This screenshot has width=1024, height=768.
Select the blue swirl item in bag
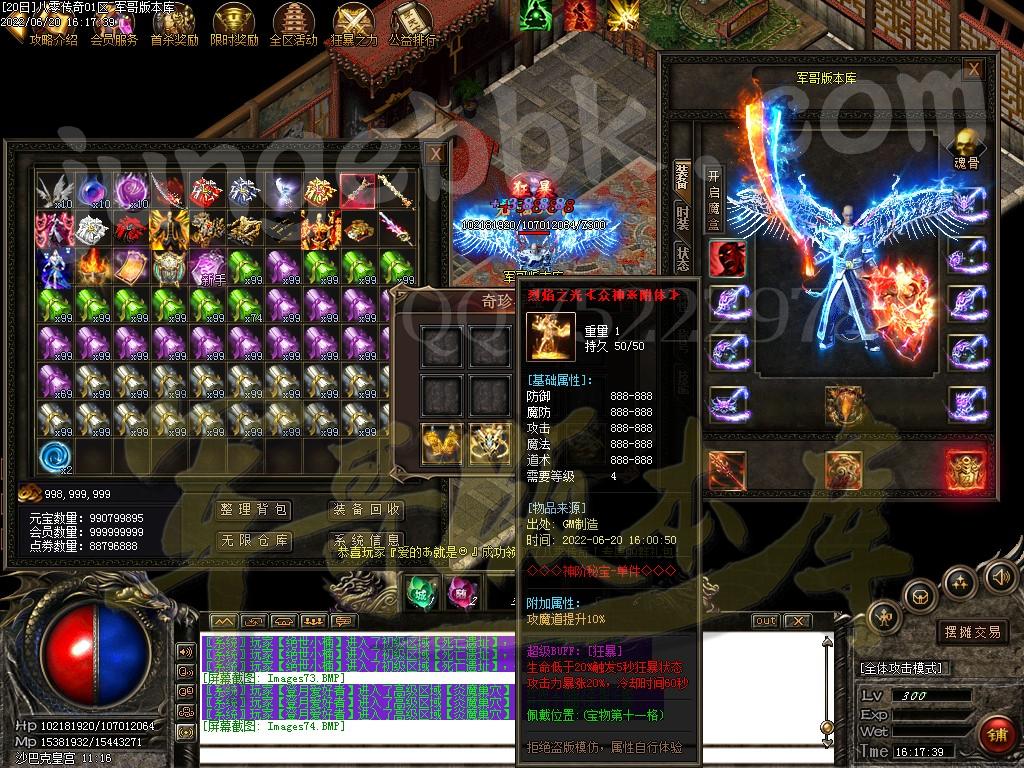[55, 456]
